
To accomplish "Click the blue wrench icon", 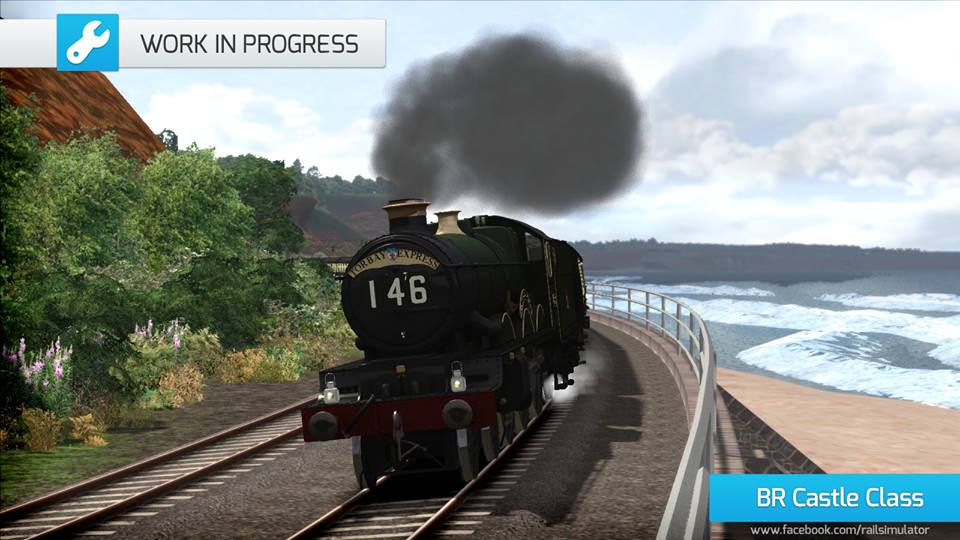I will pos(87,43).
